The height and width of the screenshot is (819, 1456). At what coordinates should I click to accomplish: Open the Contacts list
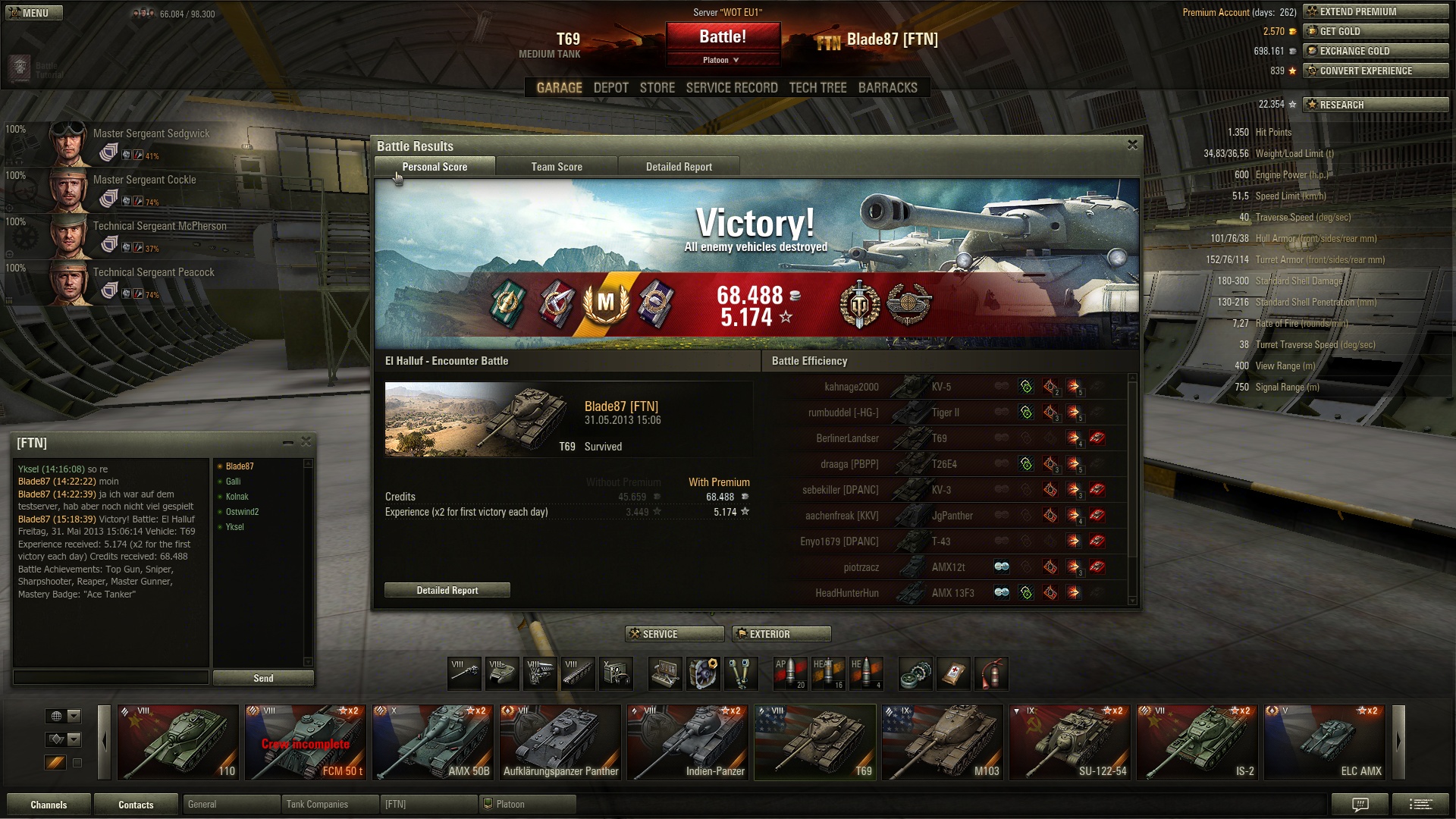[x=136, y=805]
